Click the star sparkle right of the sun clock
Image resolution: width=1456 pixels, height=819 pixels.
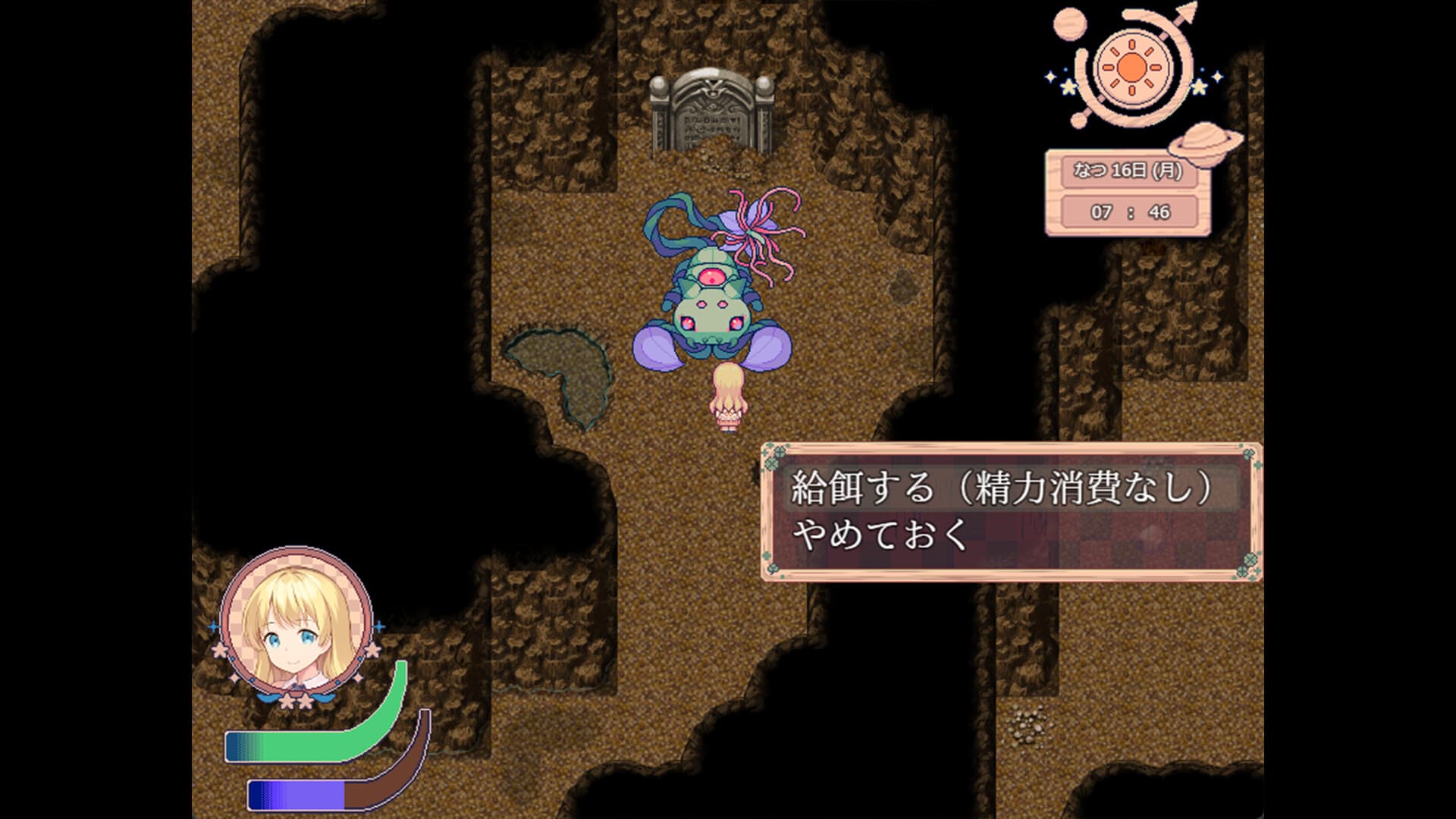click(1198, 86)
